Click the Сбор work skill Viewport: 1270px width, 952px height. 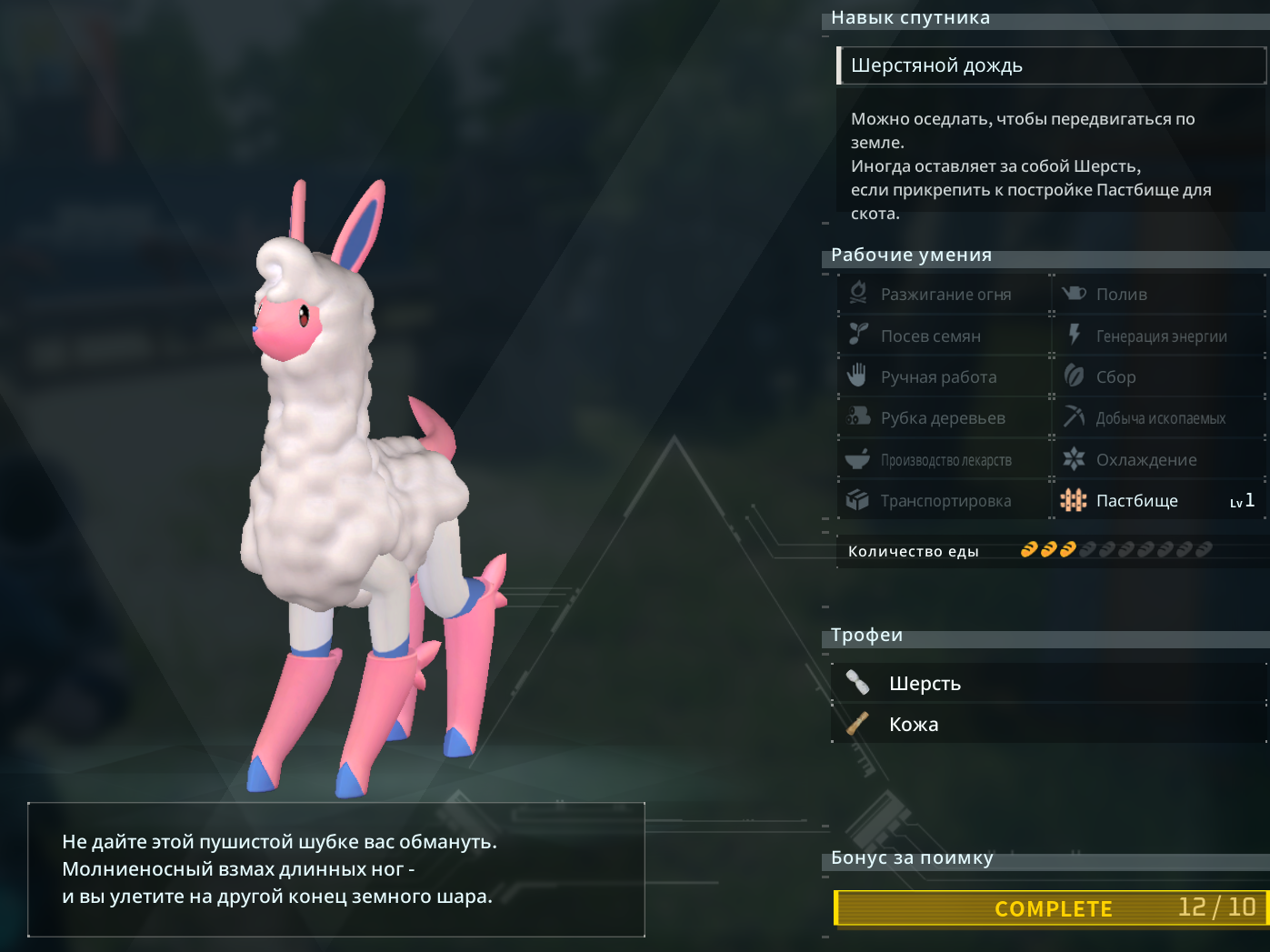(1159, 377)
